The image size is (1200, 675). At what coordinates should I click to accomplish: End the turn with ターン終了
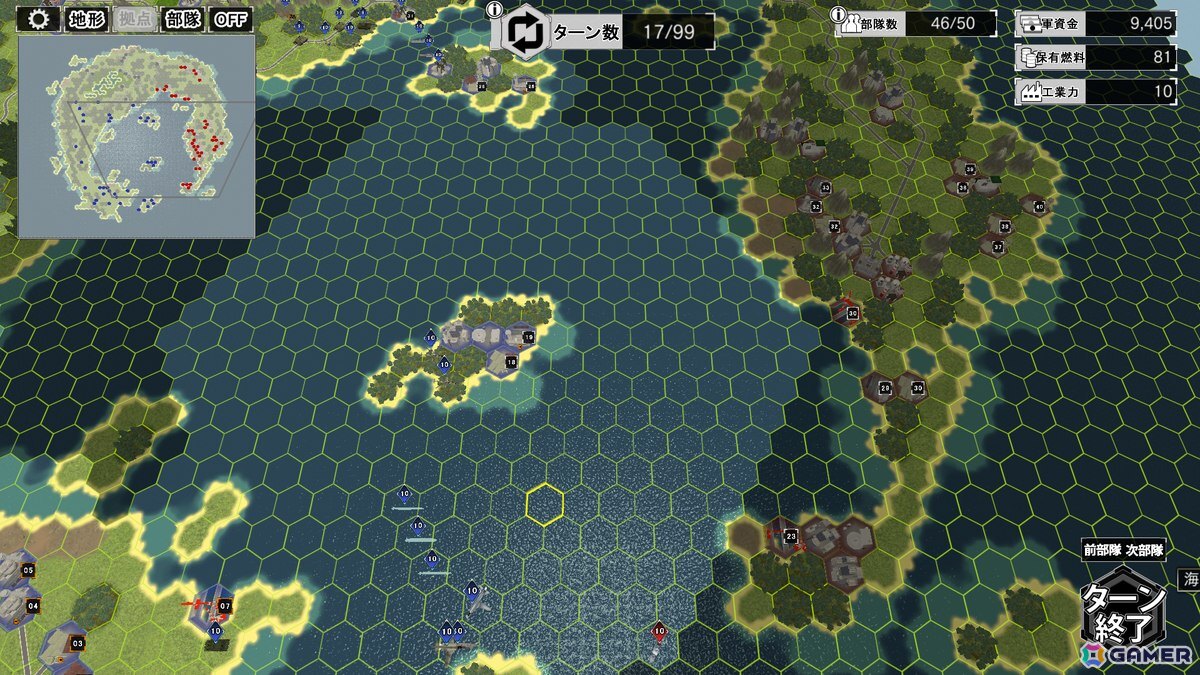[1124, 612]
